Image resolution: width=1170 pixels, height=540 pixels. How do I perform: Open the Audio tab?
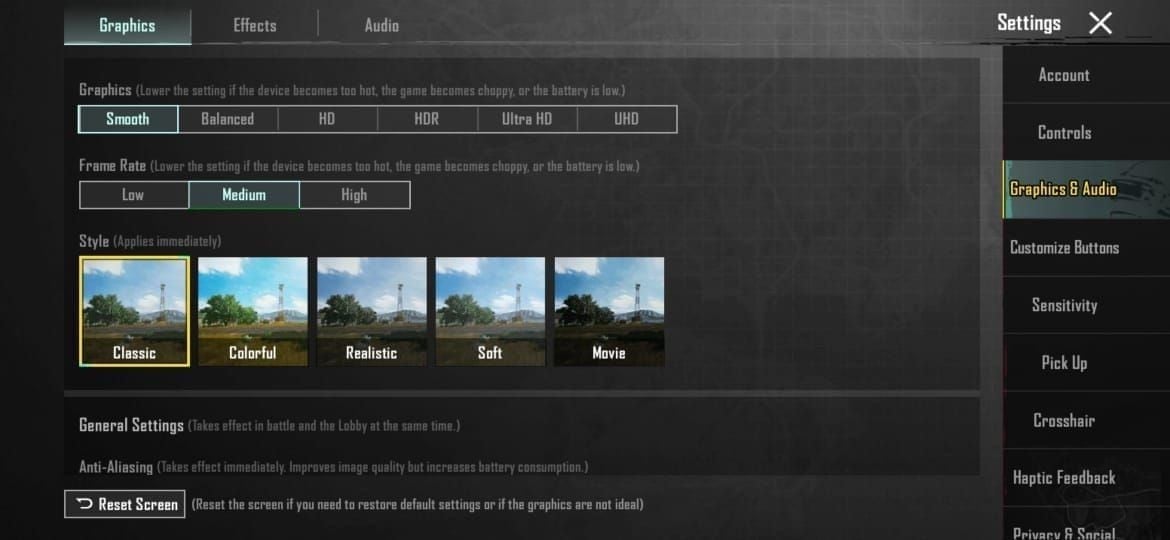(381, 25)
